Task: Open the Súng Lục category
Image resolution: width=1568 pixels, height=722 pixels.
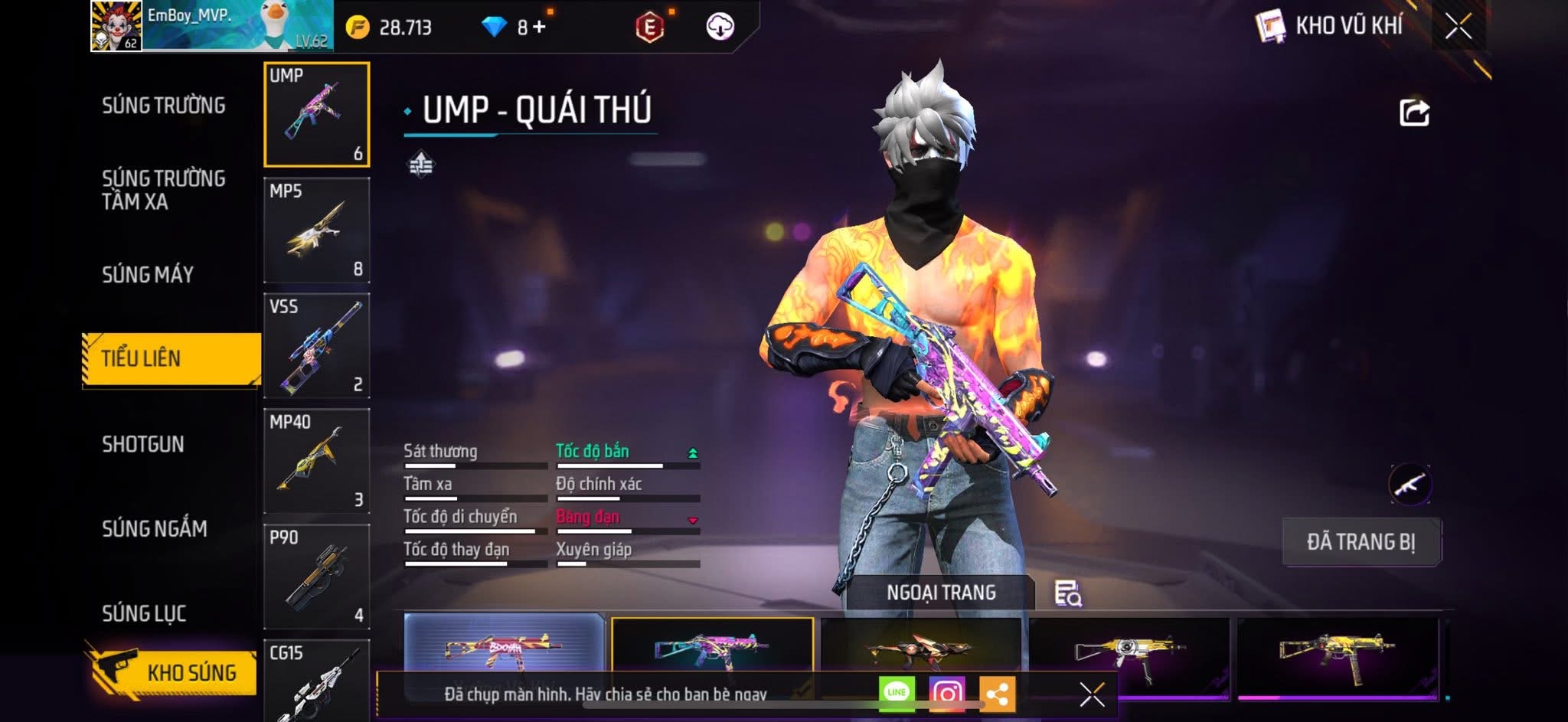Action: (144, 613)
